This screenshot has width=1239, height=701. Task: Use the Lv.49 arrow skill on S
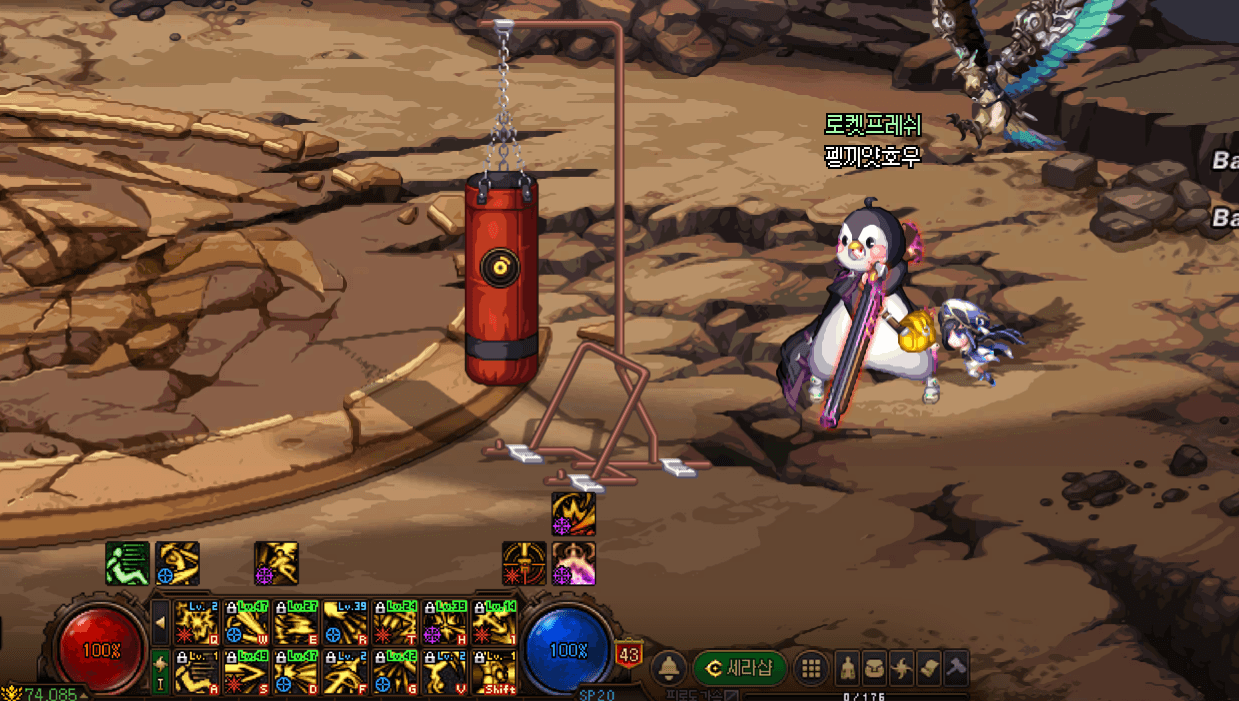tap(246, 671)
